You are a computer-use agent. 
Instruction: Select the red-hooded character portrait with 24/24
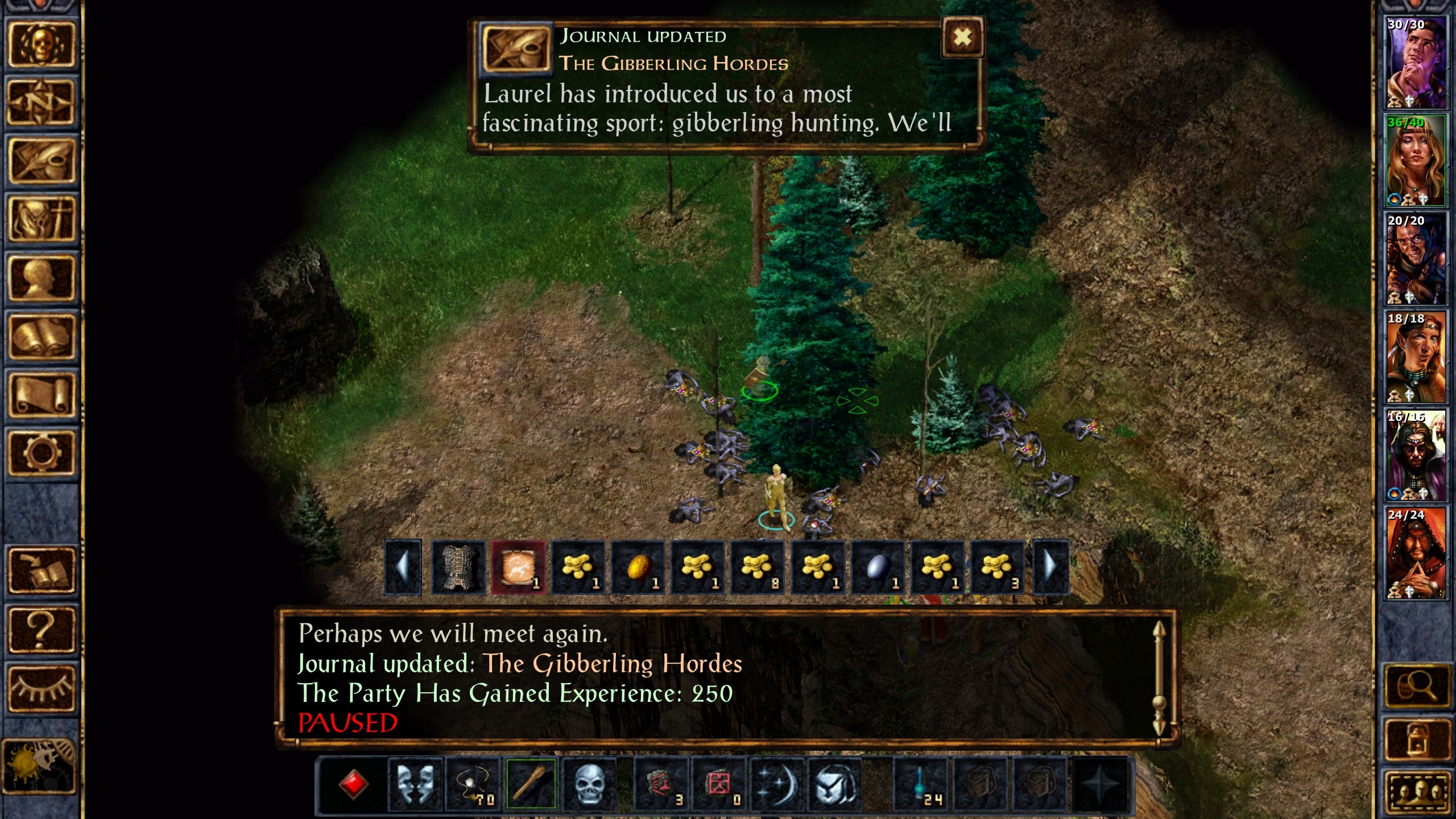[x=1415, y=553]
